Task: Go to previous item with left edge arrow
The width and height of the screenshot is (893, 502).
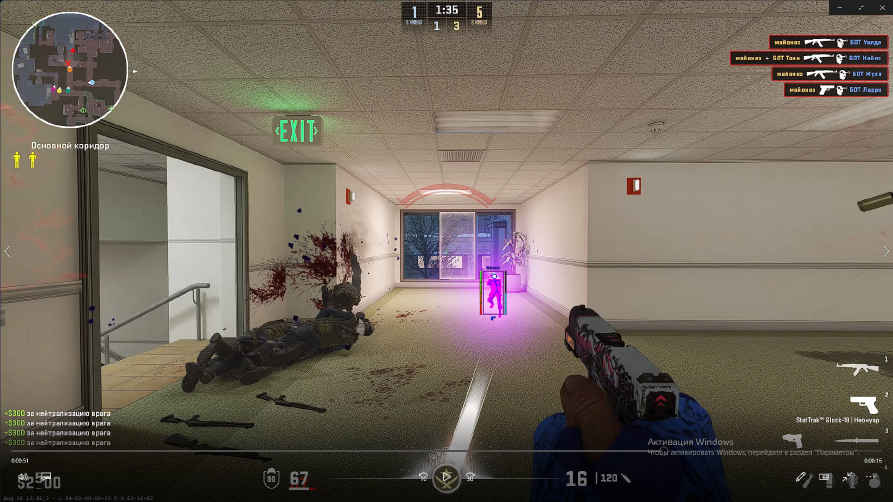Action: (x=7, y=251)
